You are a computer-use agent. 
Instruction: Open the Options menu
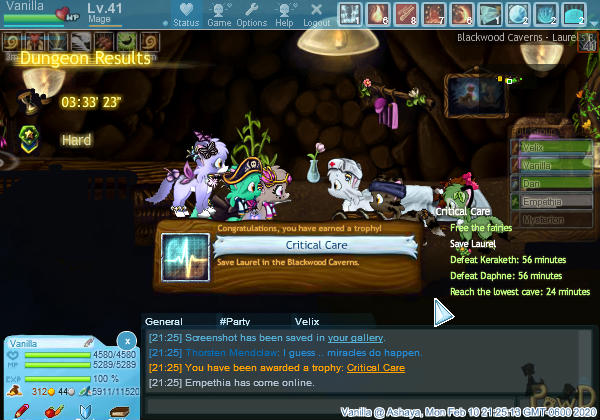click(x=251, y=13)
